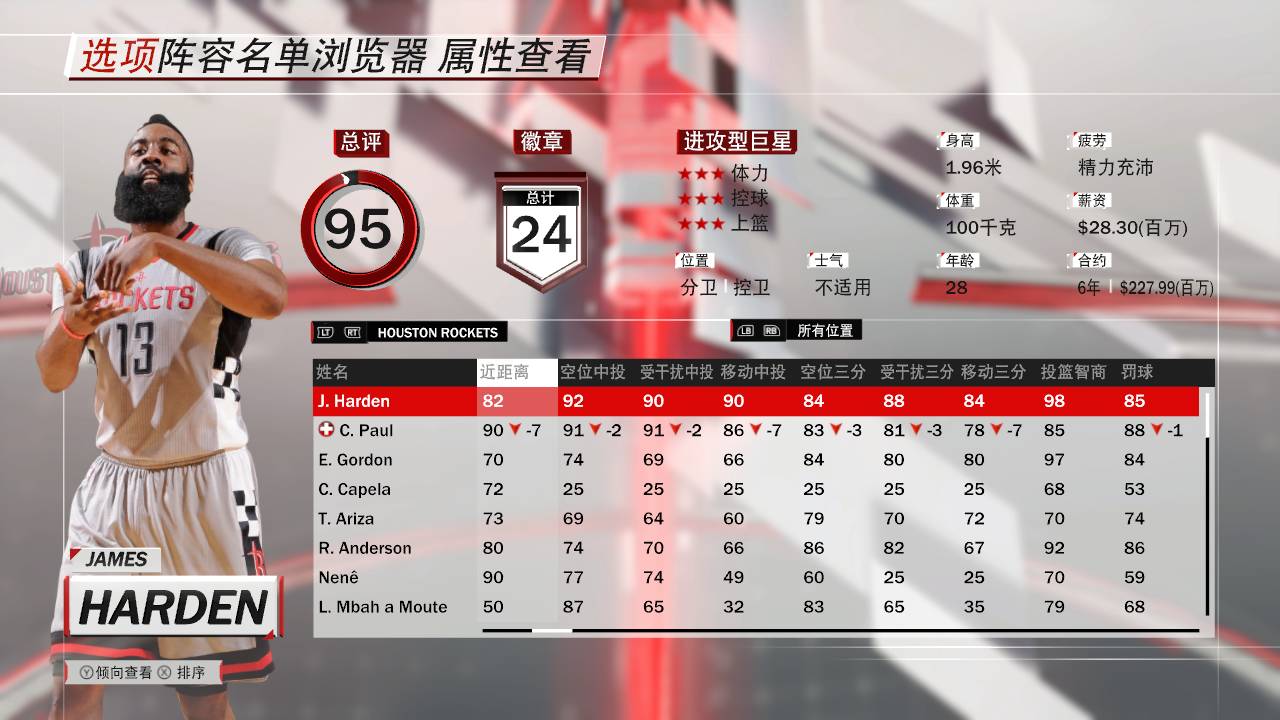
Task: Click the Y button icon for 倾向查看
Action: click(x=88, y=673)
